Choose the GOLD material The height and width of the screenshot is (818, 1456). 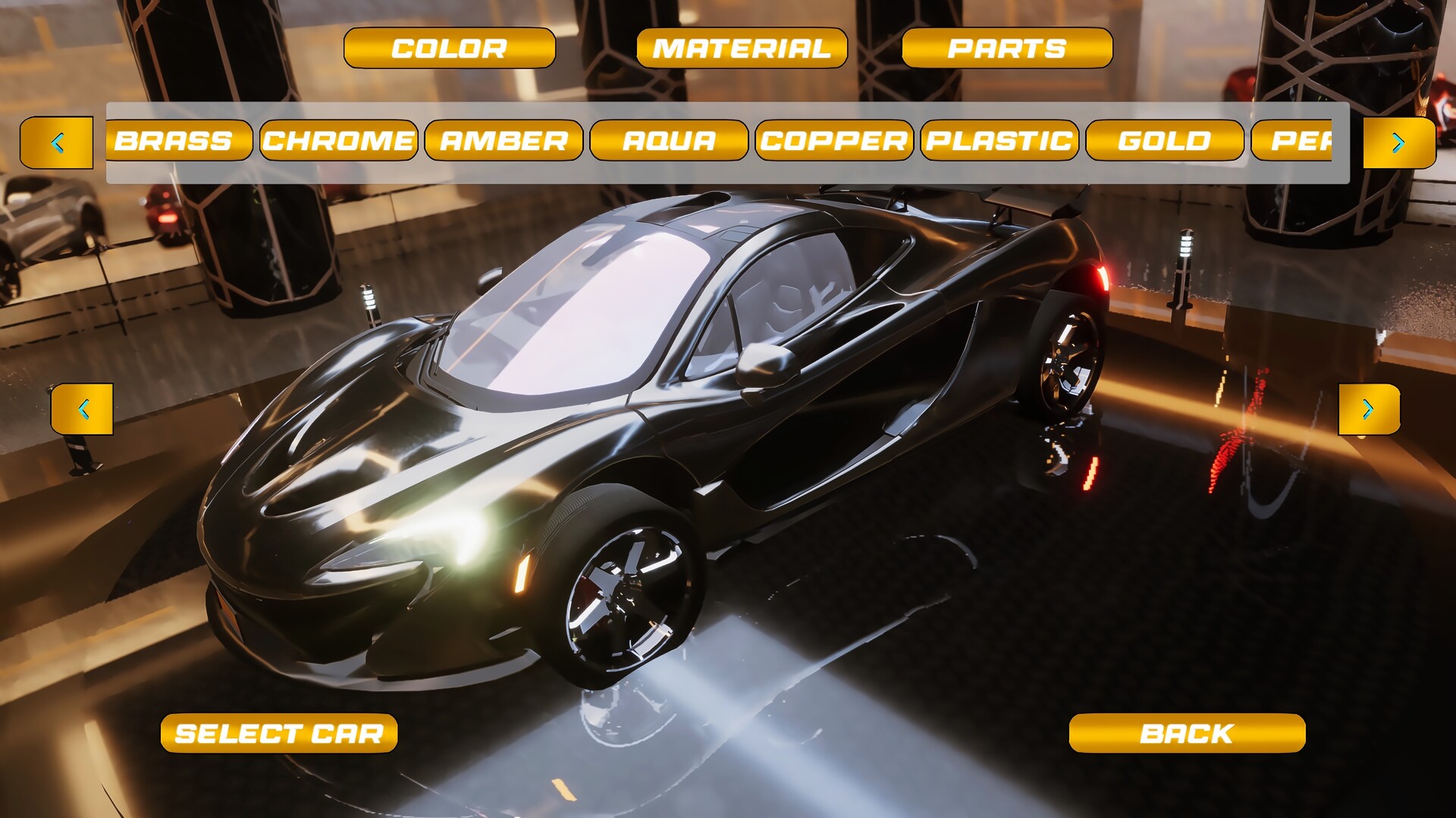click(x=1164, y=141)
